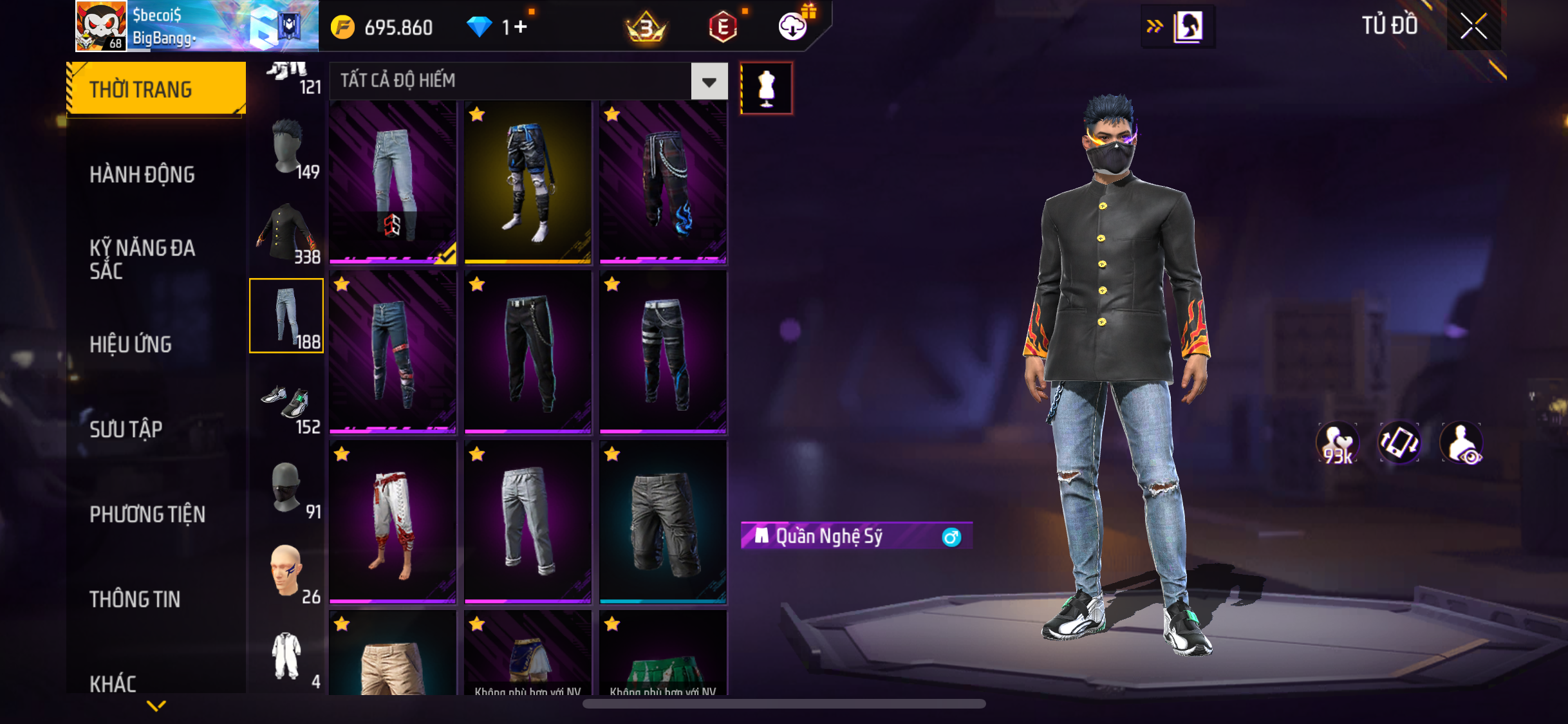This screenshot has height=724, width=1568.
Task: Pick the shoes category showing 152
Action: pos(287,404)
